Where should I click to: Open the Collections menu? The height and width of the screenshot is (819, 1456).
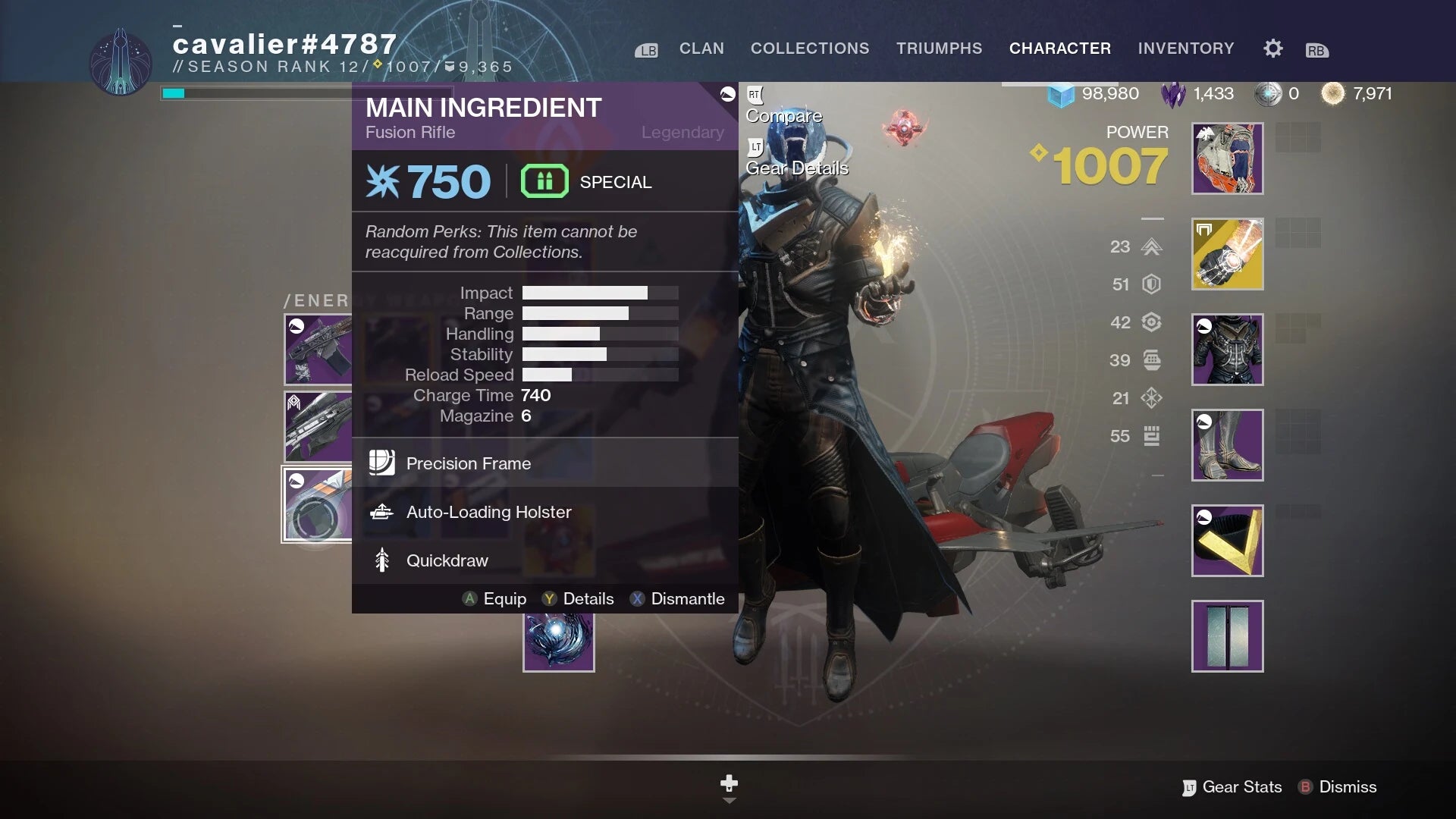pyautogui.click(x=810, y=48)
